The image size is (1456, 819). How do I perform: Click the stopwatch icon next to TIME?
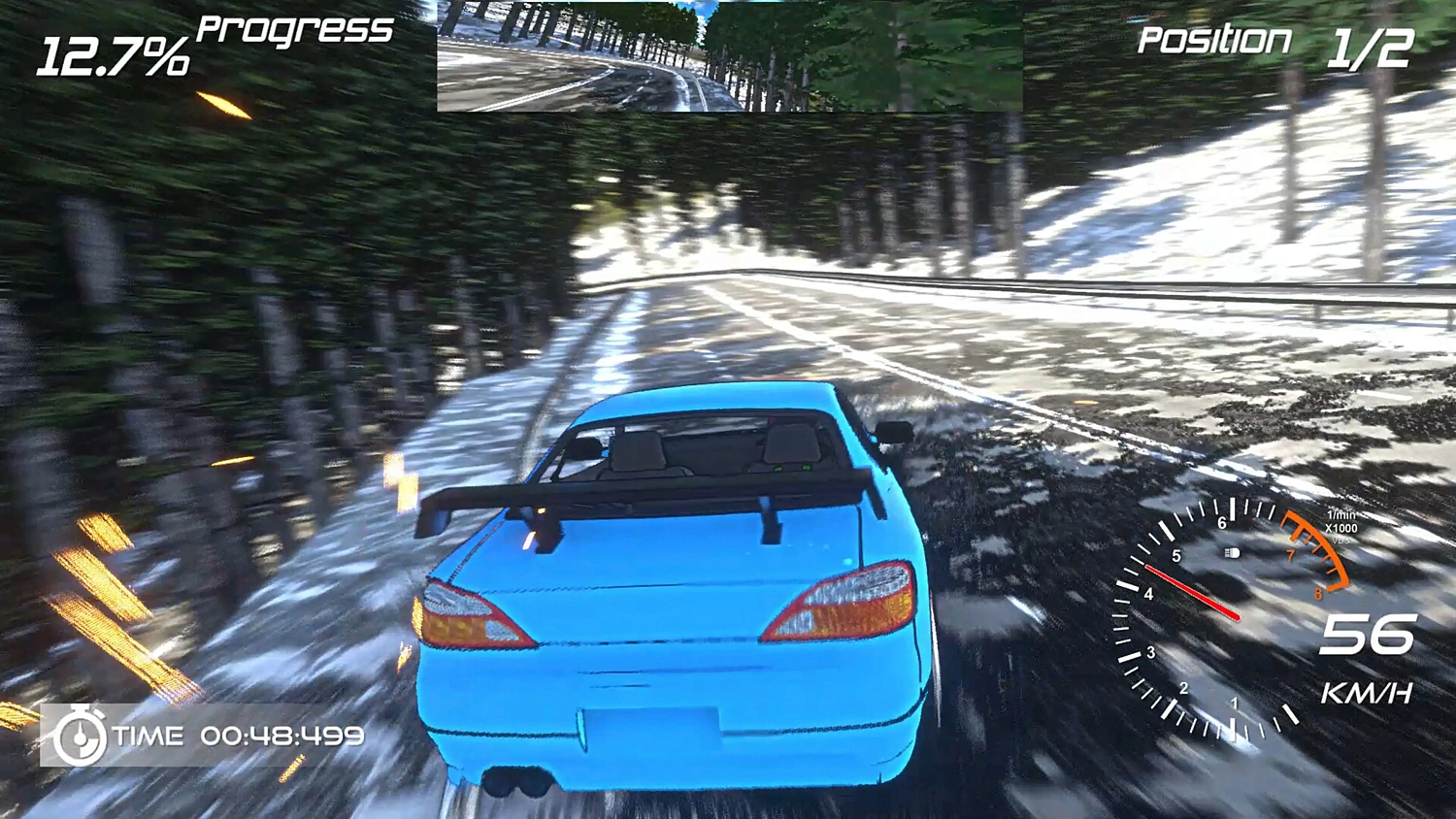pyautogui.click(x=82, y=737)
